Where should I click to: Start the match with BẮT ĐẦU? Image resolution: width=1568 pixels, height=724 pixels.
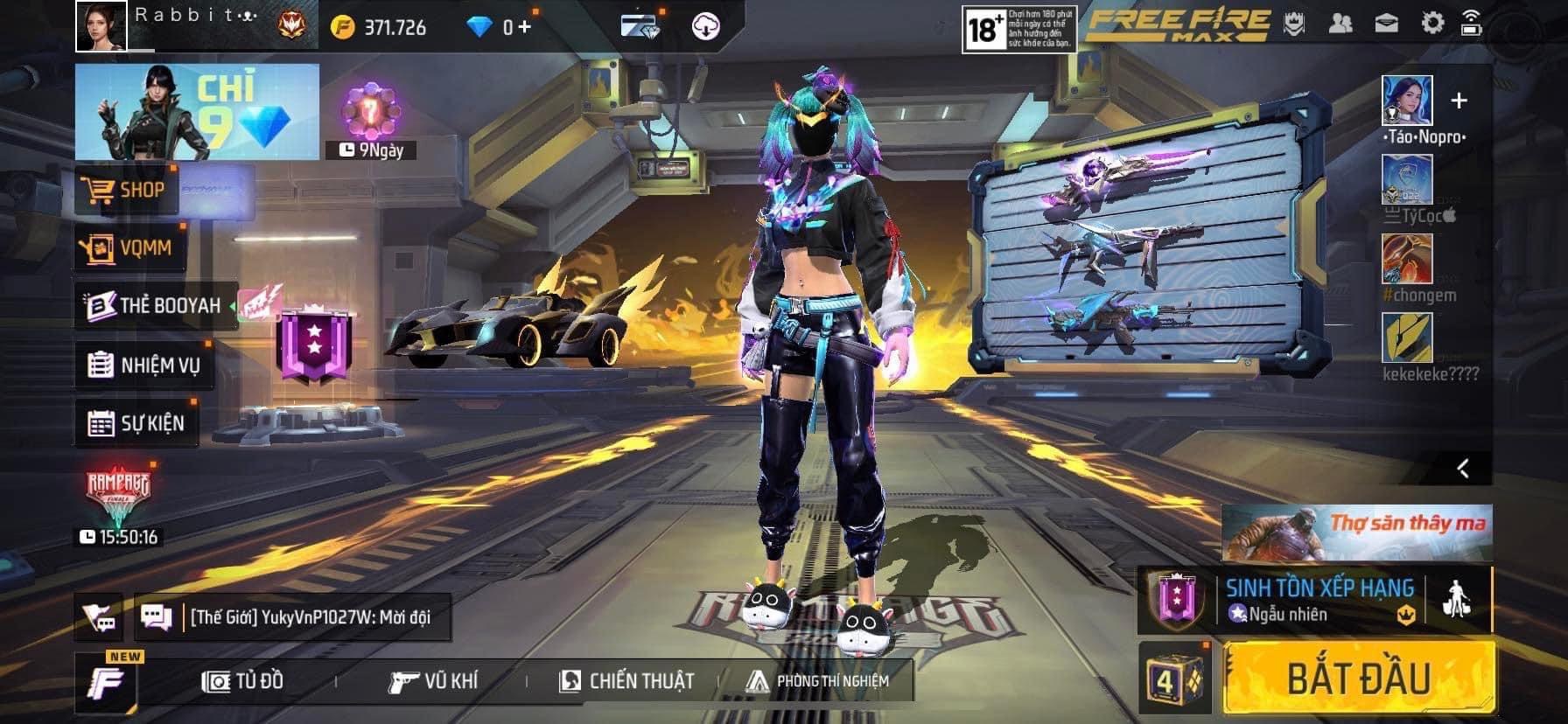point(1358,679)
